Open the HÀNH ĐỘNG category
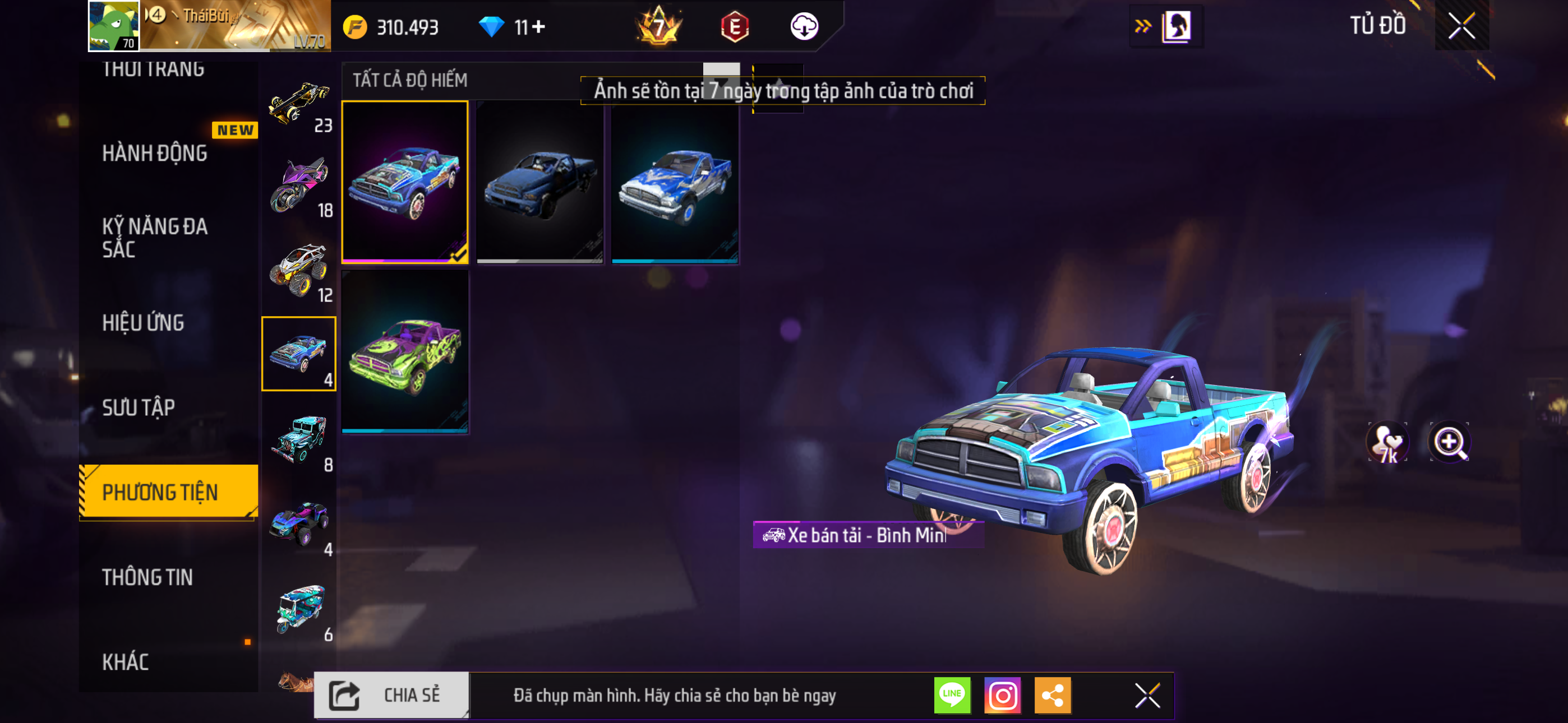Screen dimensions: 1568x723 coord(155,153)
